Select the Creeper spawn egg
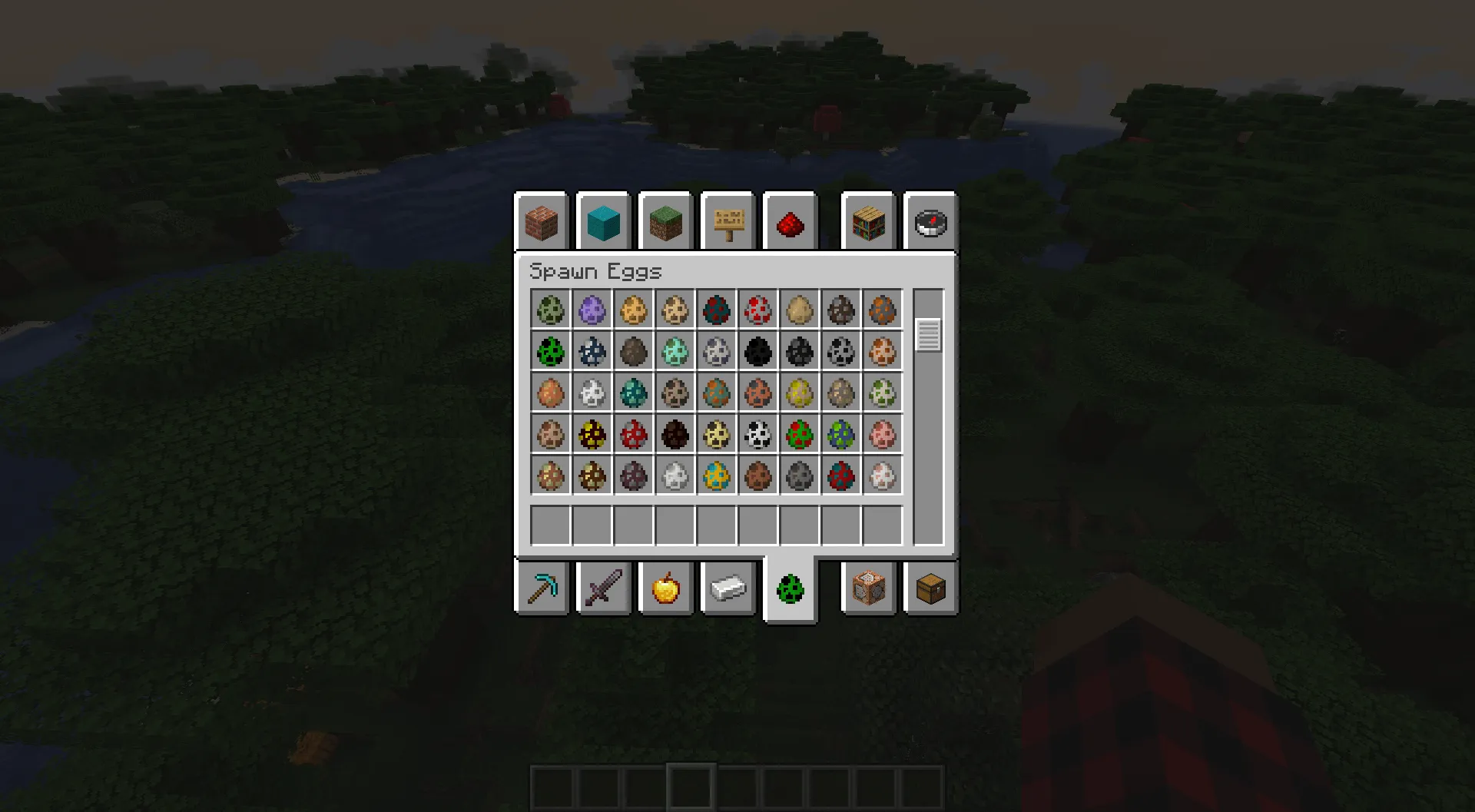Viewport: 1475px width, 812px height. (x=551, y=352)
